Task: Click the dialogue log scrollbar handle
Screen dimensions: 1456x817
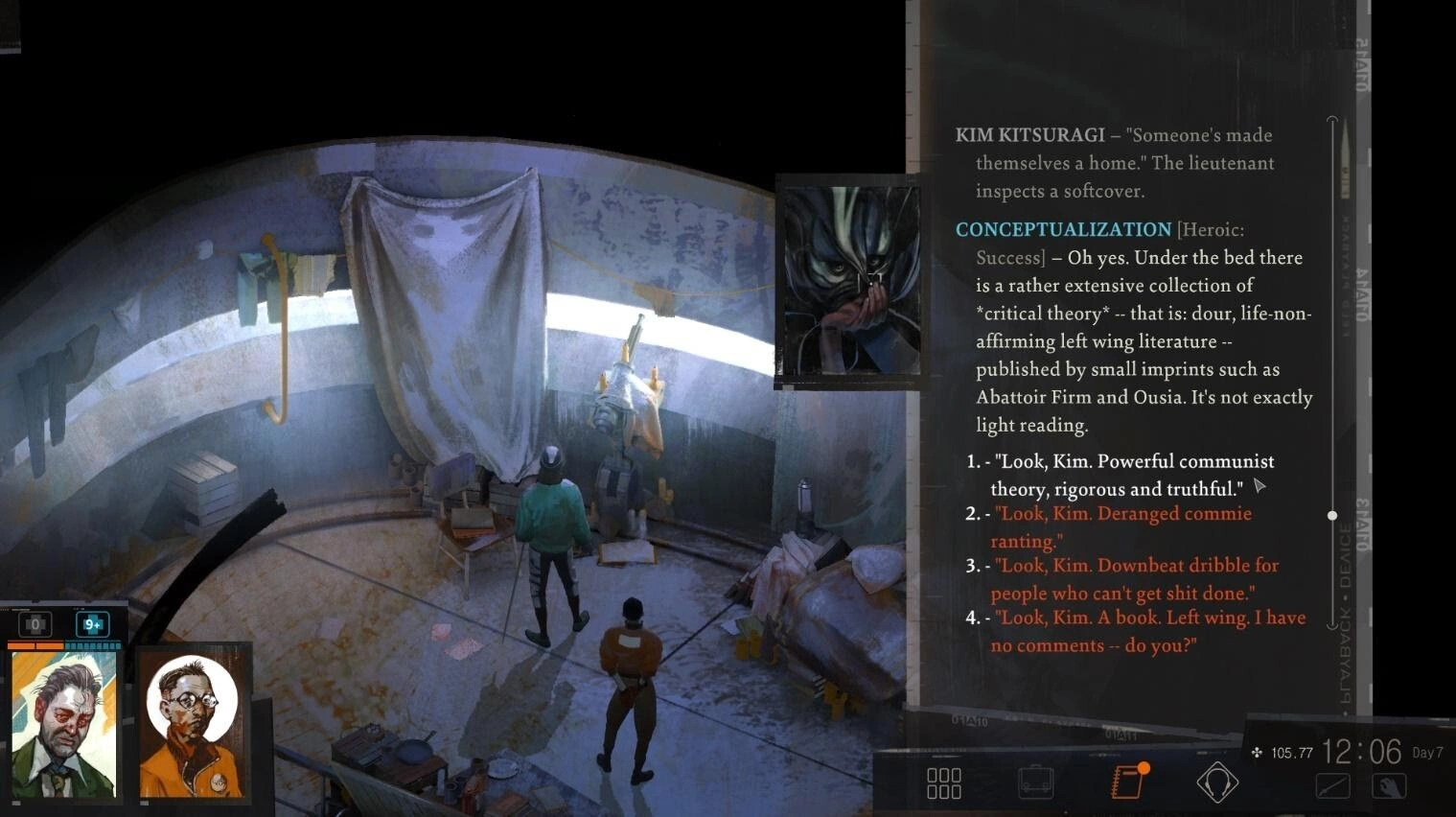Action: coord(1331,516)
